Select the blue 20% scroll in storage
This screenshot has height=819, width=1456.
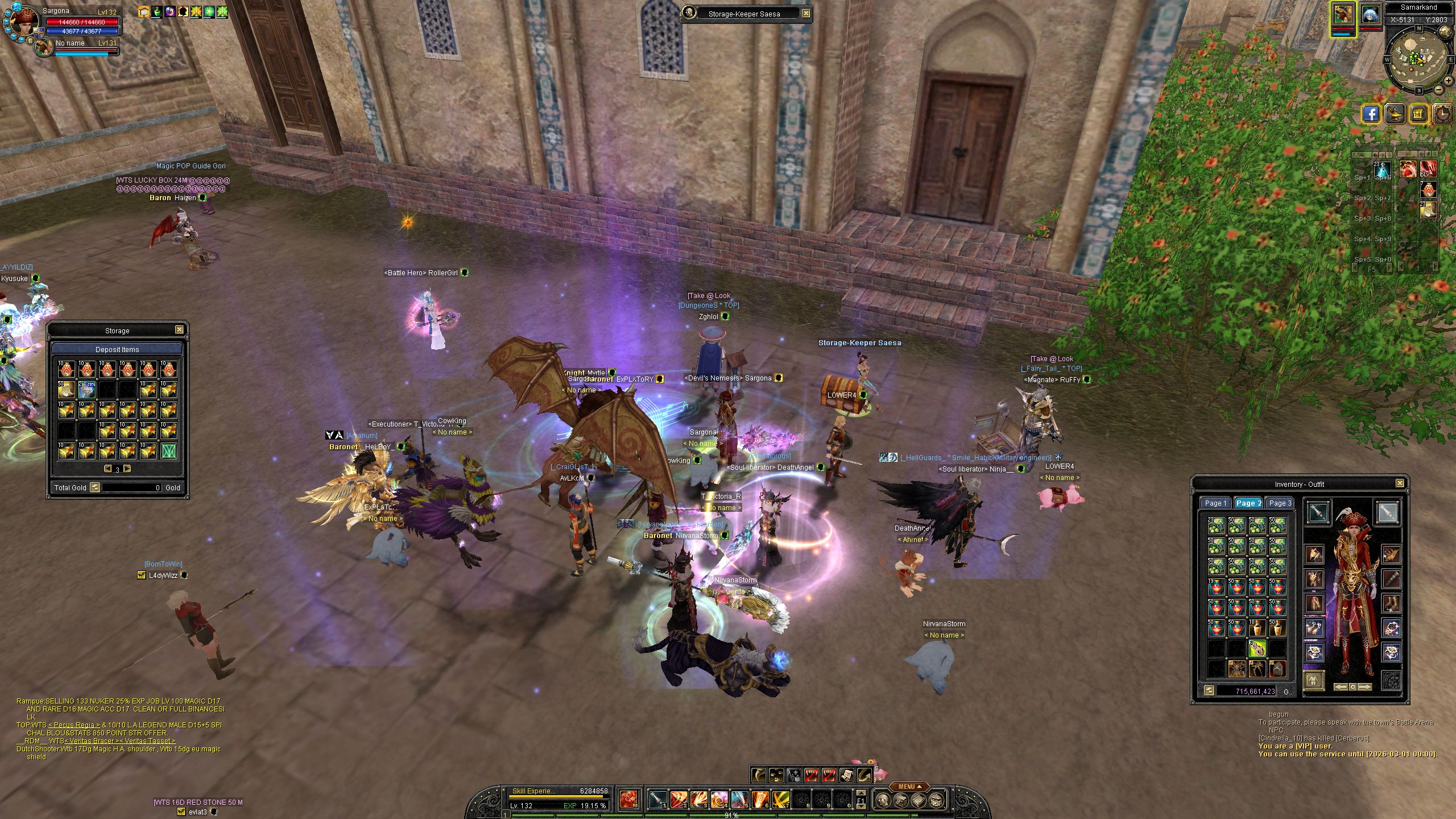click(x=86, y=390)
